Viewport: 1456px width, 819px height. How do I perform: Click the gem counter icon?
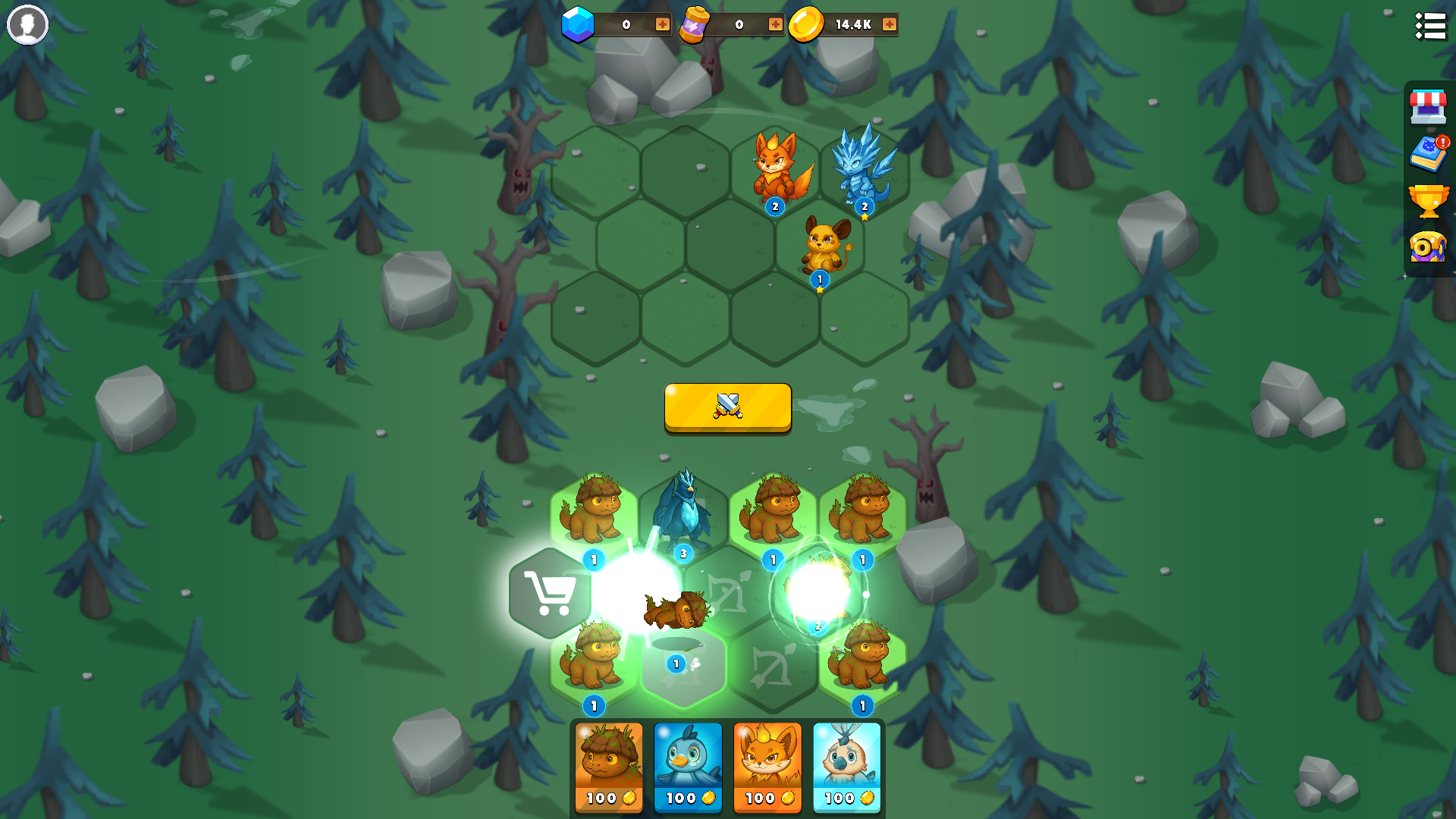click(x=575, y=24)
